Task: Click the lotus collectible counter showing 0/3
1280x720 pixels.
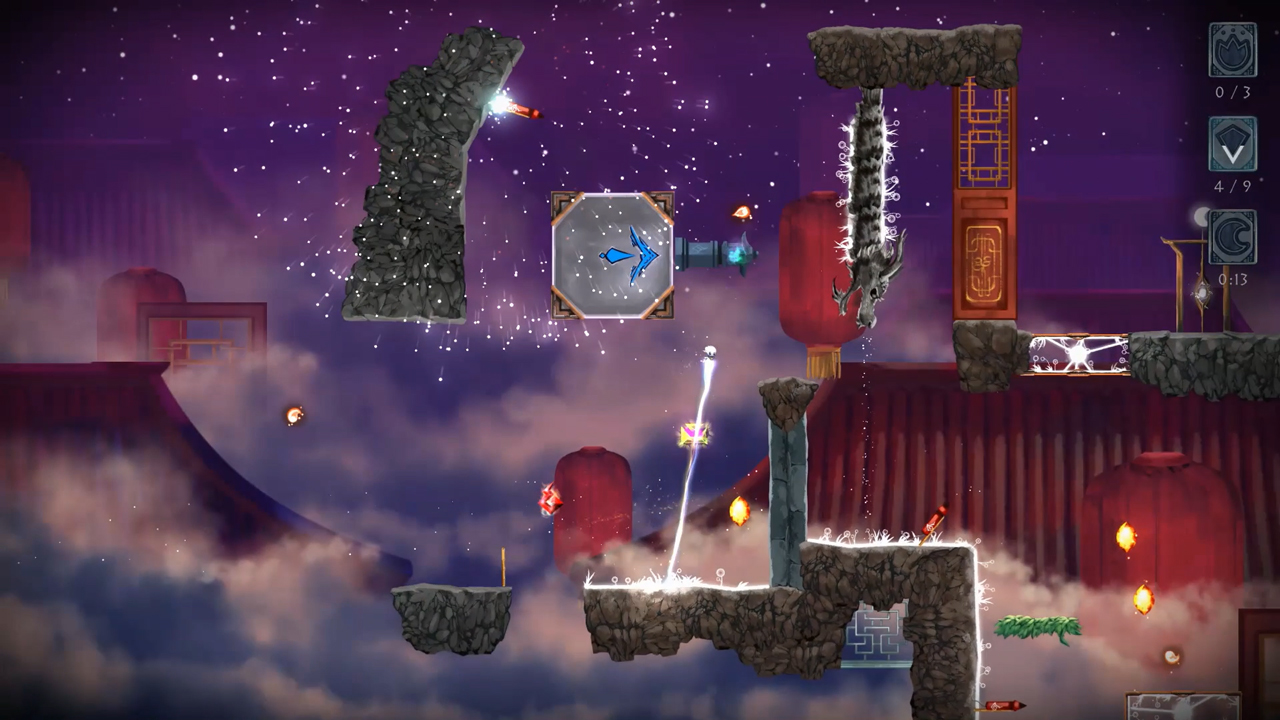Action: [1233, 50]
